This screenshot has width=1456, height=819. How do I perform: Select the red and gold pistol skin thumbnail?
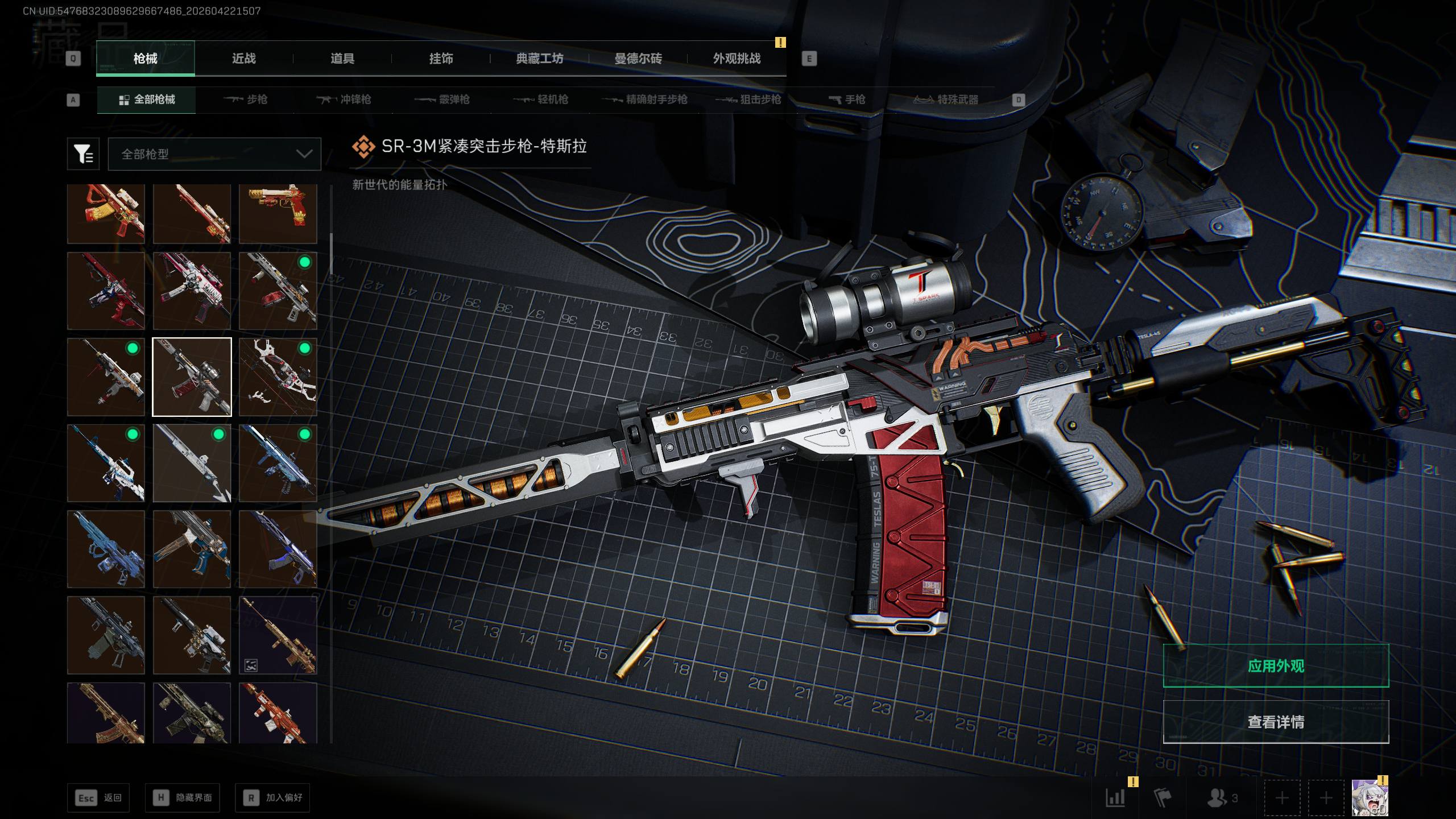point(278,213)
